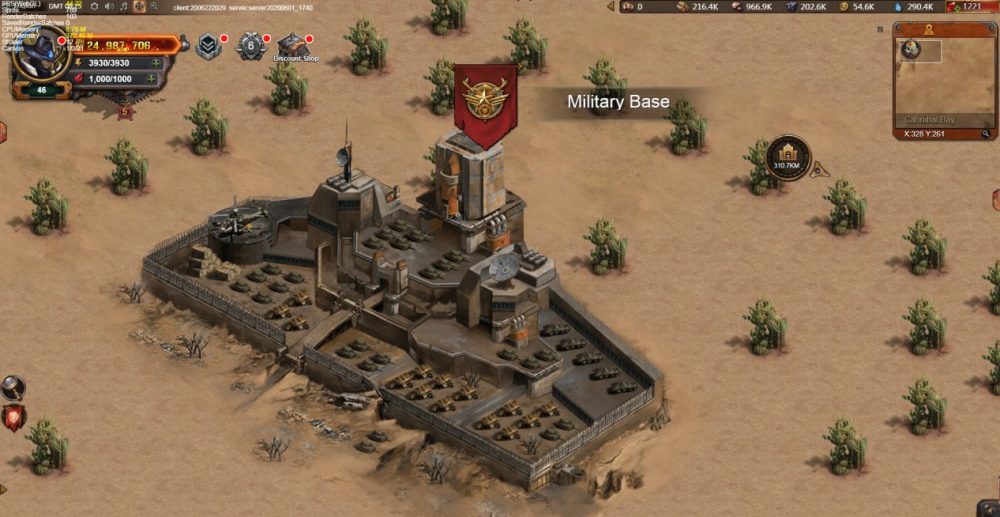
Task: Open the magnifying glass search button
Action: [x=12, y=387]
